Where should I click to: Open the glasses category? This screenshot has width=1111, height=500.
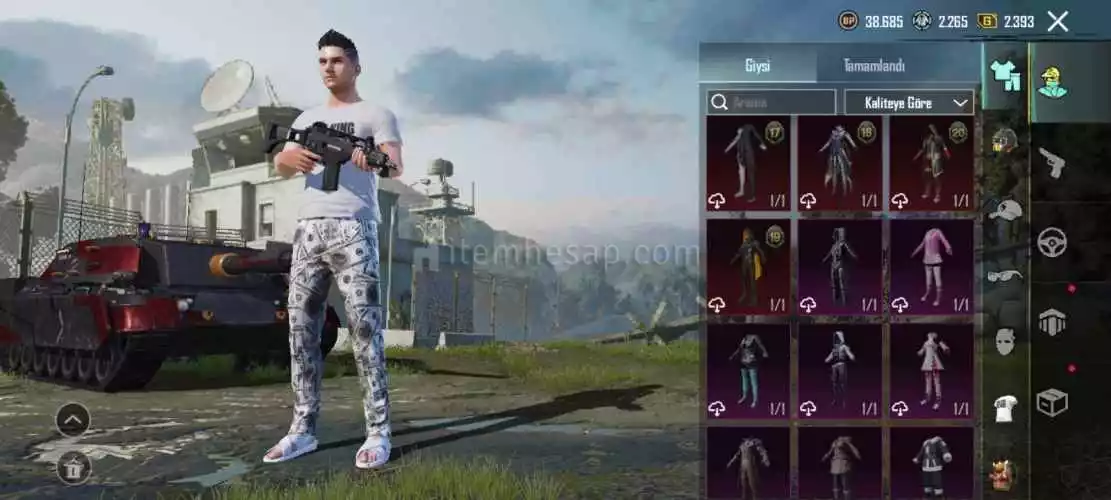1004,274
